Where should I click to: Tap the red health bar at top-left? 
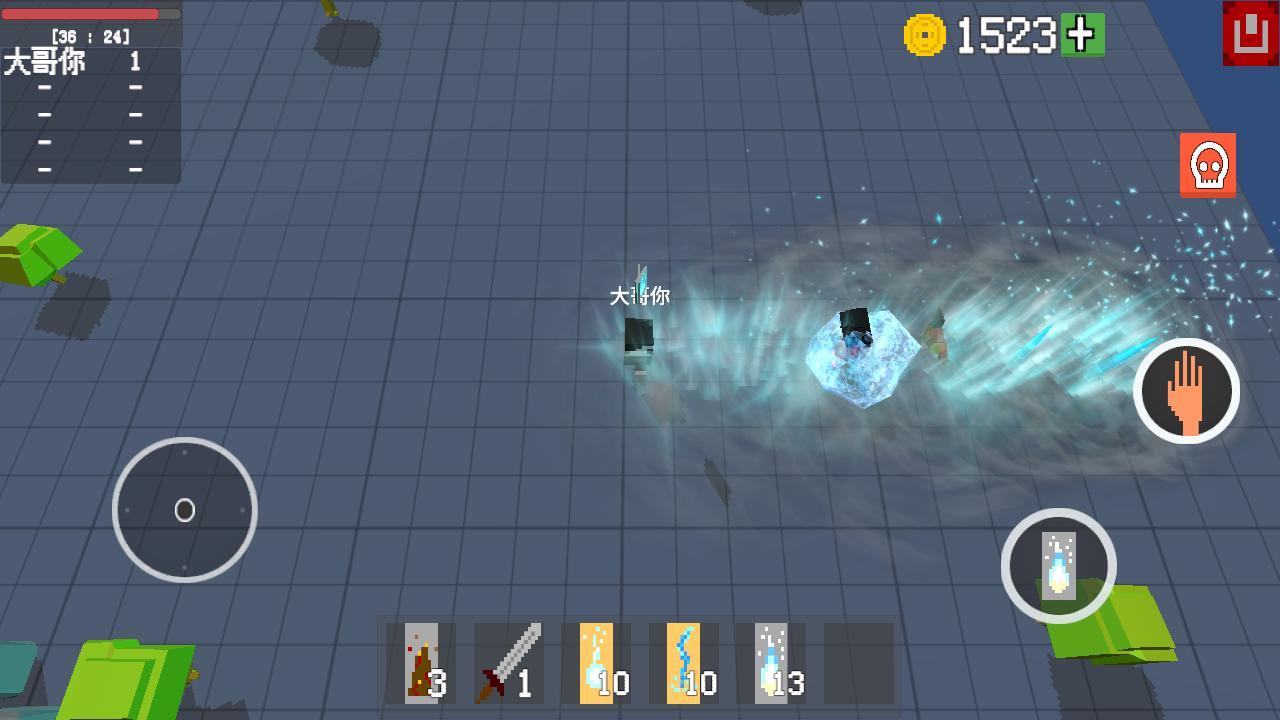coord(80,12)
